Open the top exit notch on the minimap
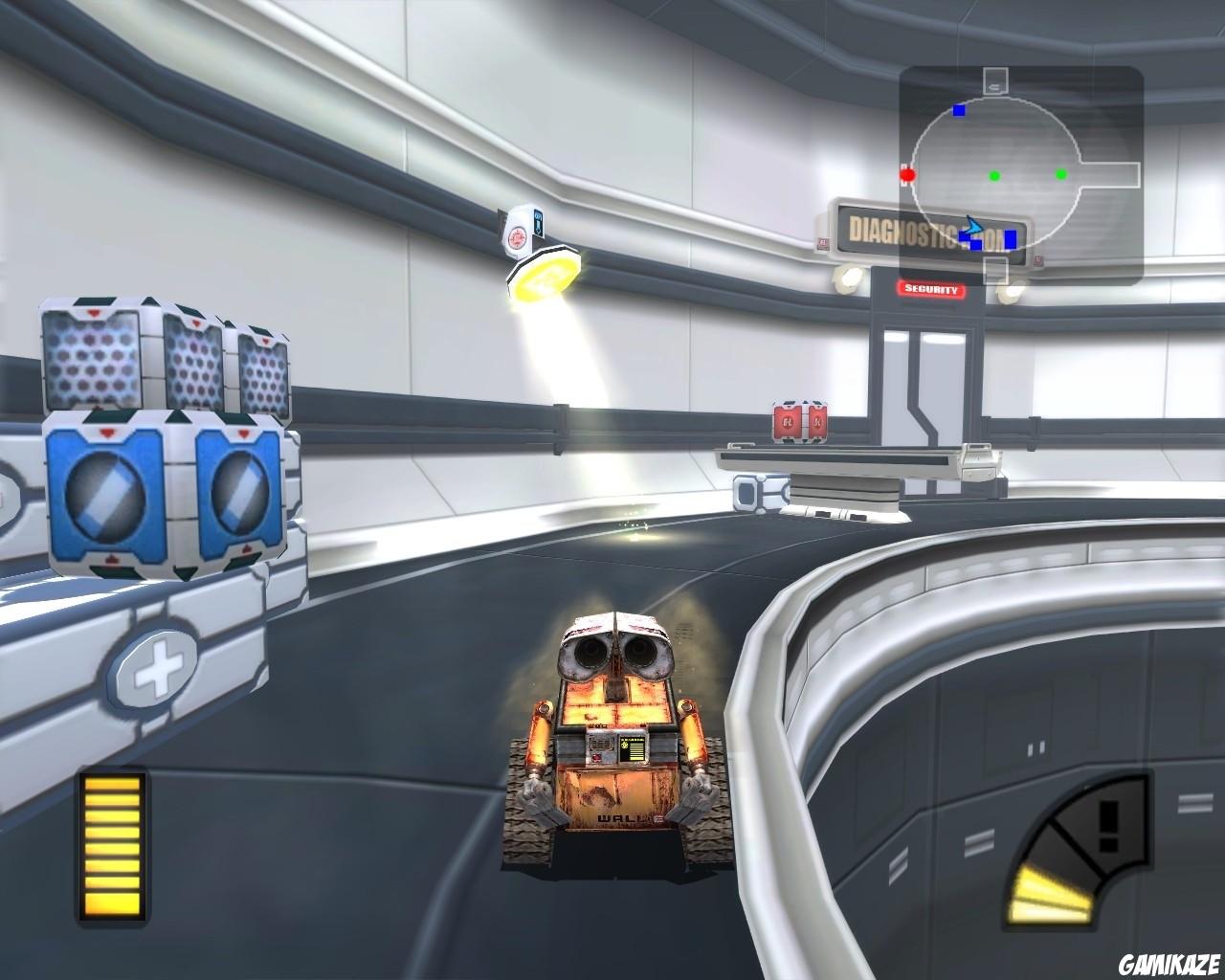Viewport: 1225px width, 980px height. click(x=995, y=80)
